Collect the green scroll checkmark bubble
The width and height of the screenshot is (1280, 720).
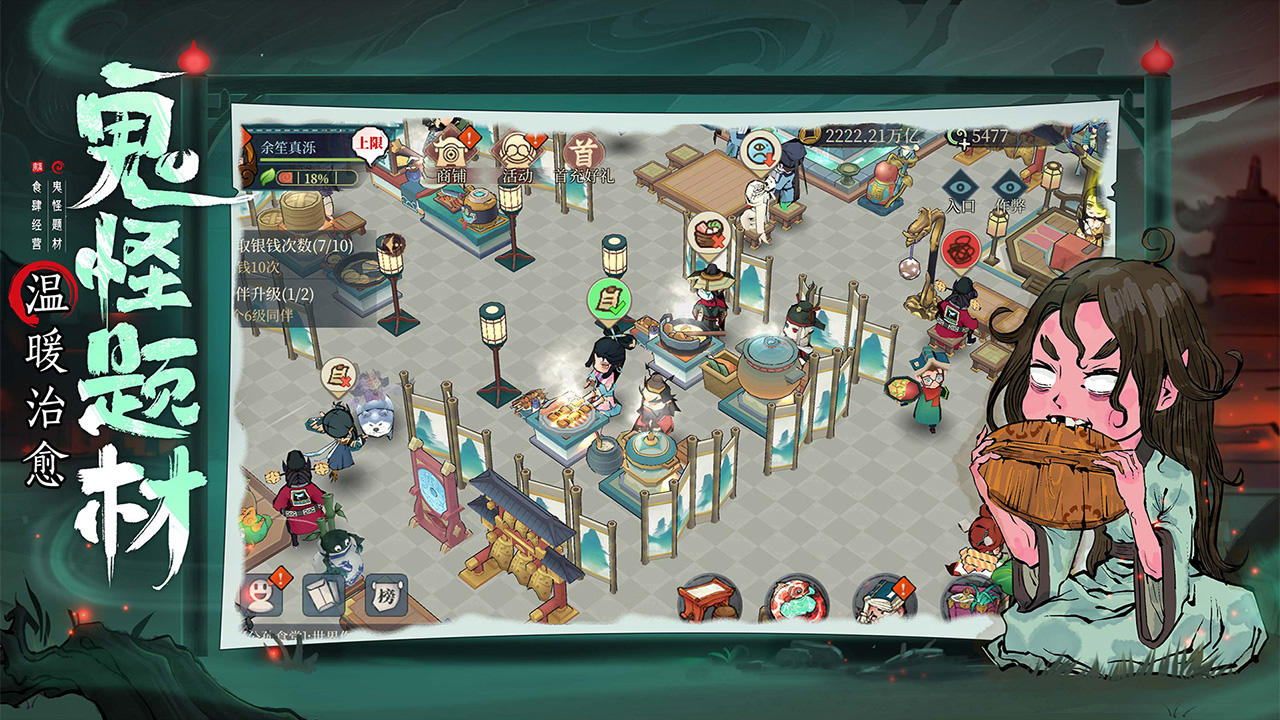point(607,298)
